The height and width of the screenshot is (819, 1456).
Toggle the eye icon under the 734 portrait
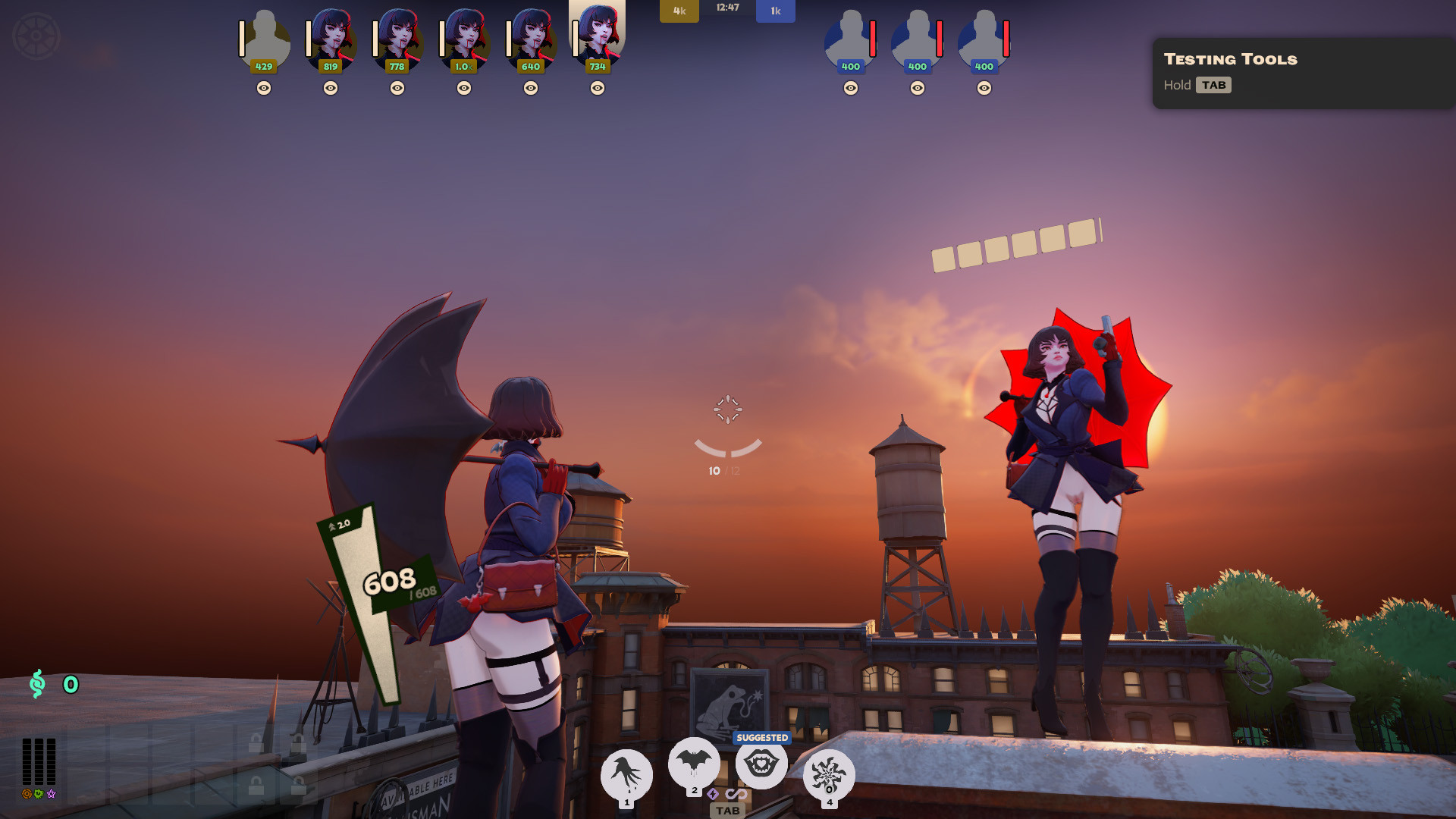click(x=598, y=88)
